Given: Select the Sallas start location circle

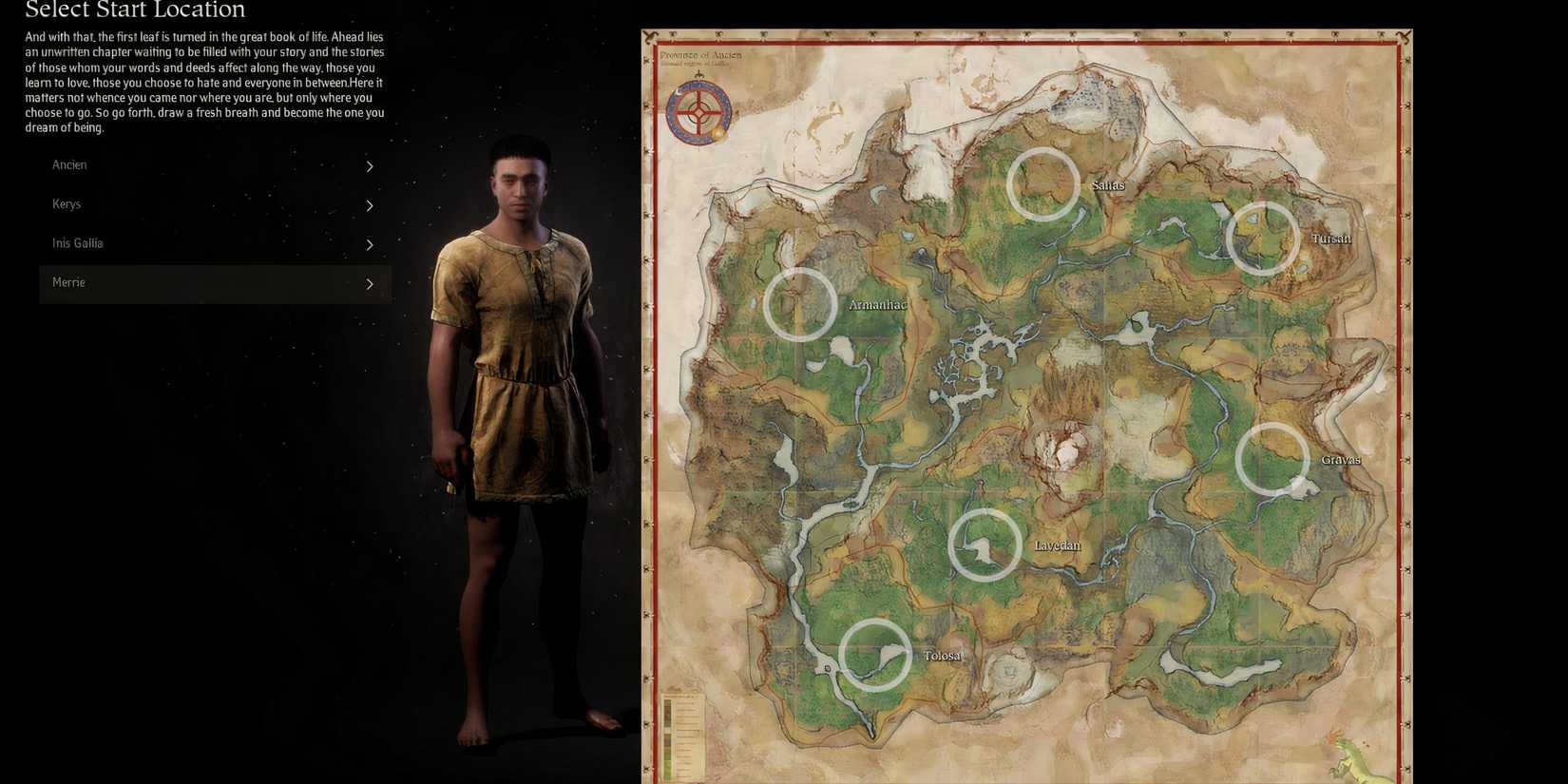Looking at the screenshot, I should [x=1042, y=183].
